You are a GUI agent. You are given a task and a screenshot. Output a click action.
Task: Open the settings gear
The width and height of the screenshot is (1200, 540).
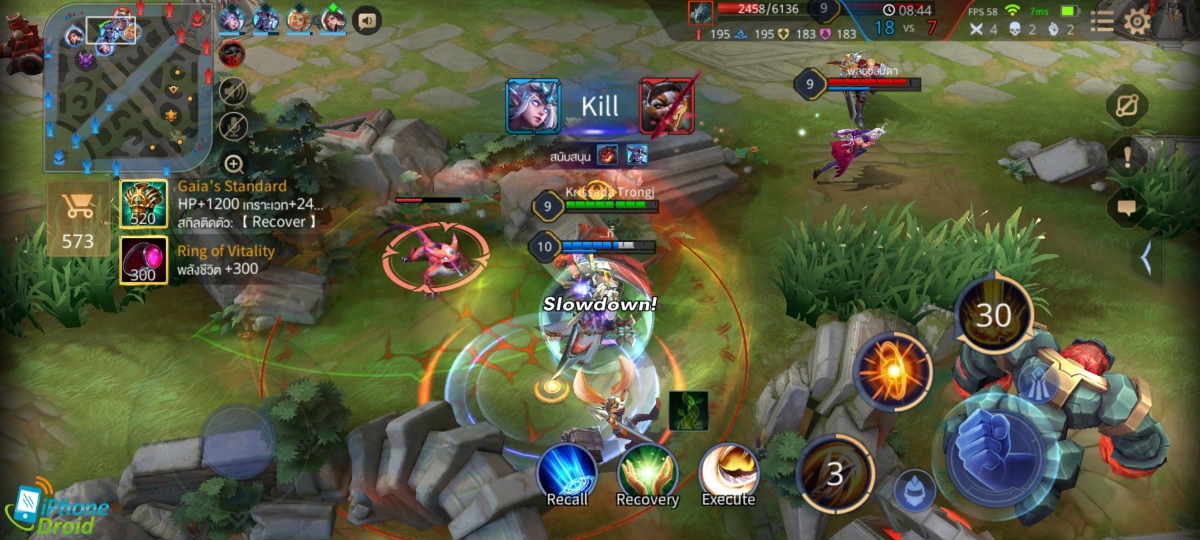(1138, 20)
